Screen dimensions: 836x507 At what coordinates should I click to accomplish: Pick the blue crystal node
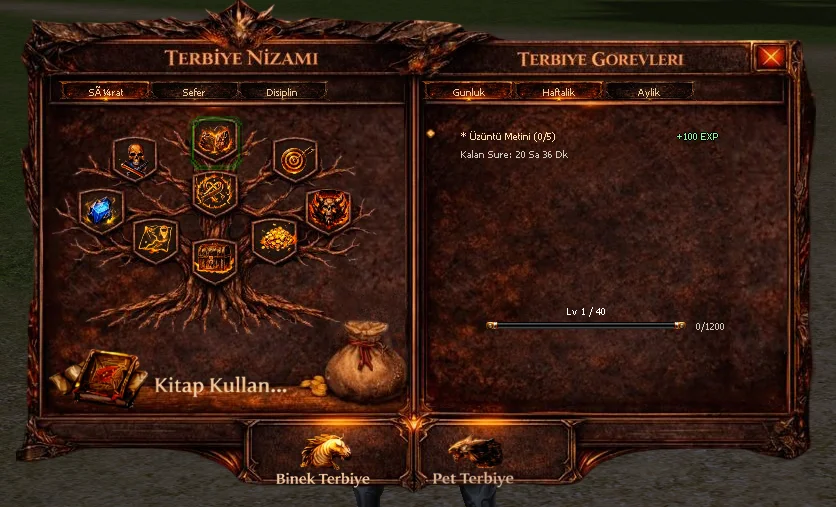[102, 211]
